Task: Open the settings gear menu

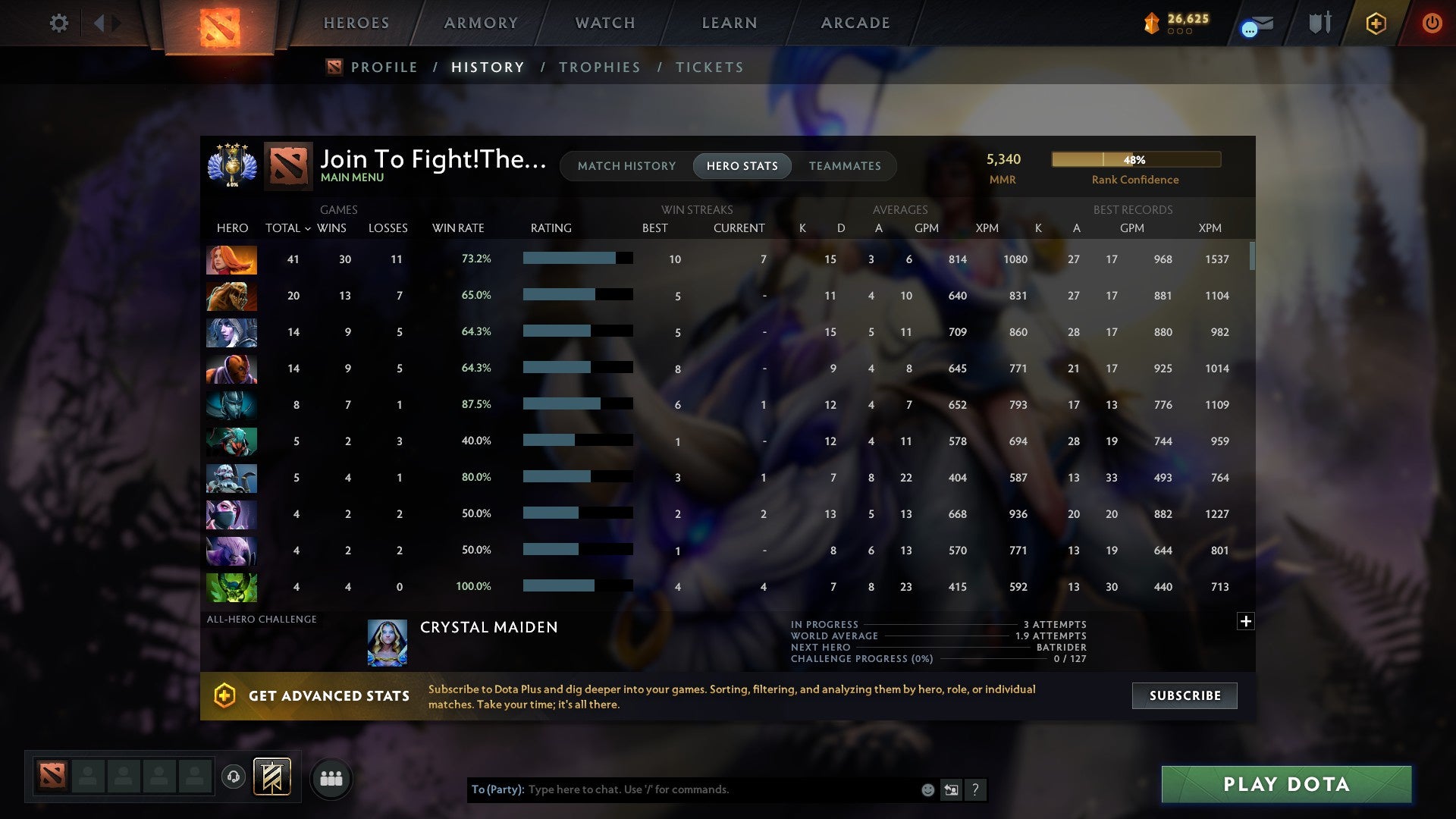Action: [59, 23]
